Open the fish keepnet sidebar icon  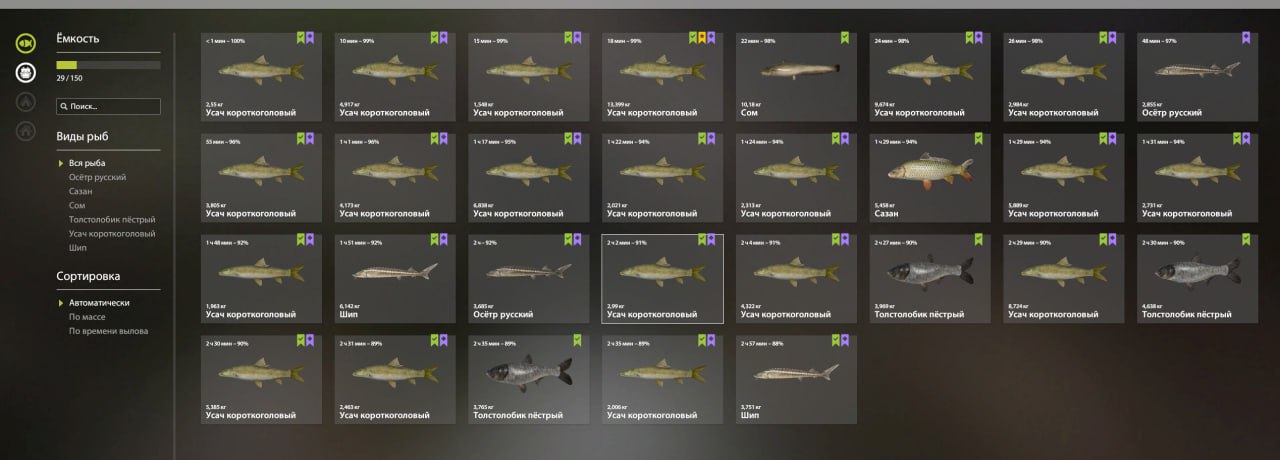pyautogui.click(x=26, y=43)
